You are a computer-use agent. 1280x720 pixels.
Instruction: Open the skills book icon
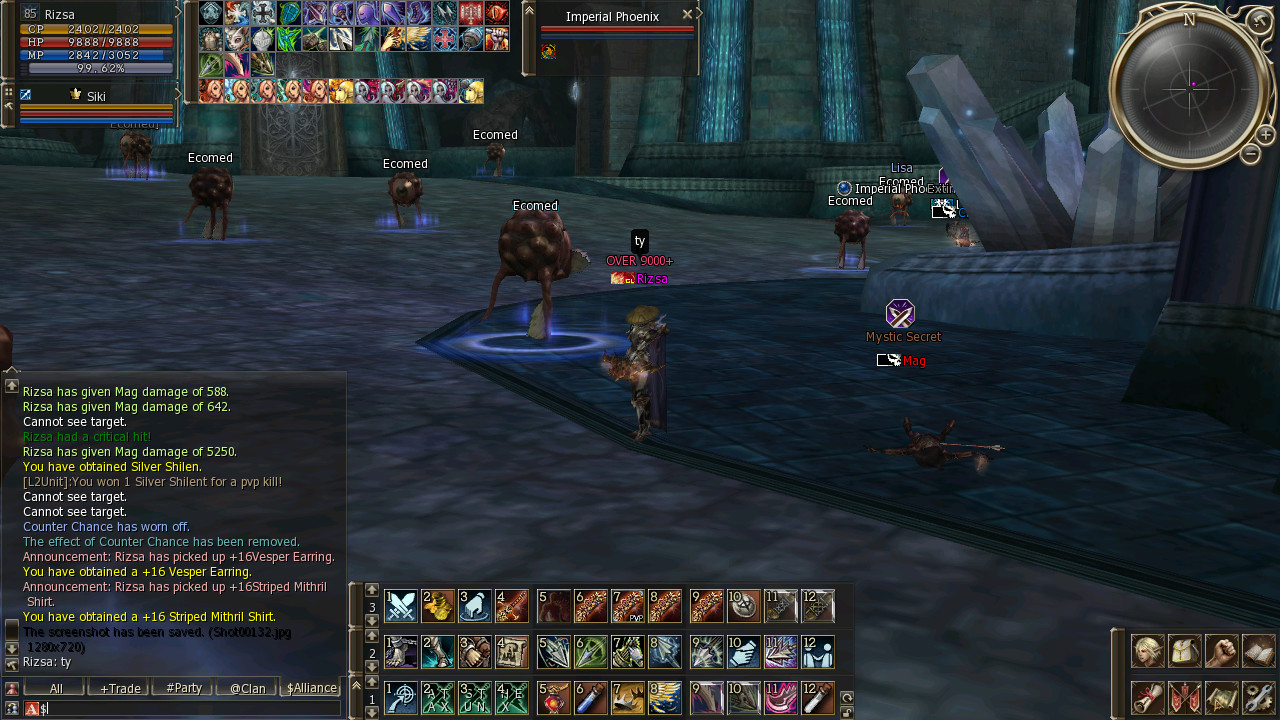1259,651
